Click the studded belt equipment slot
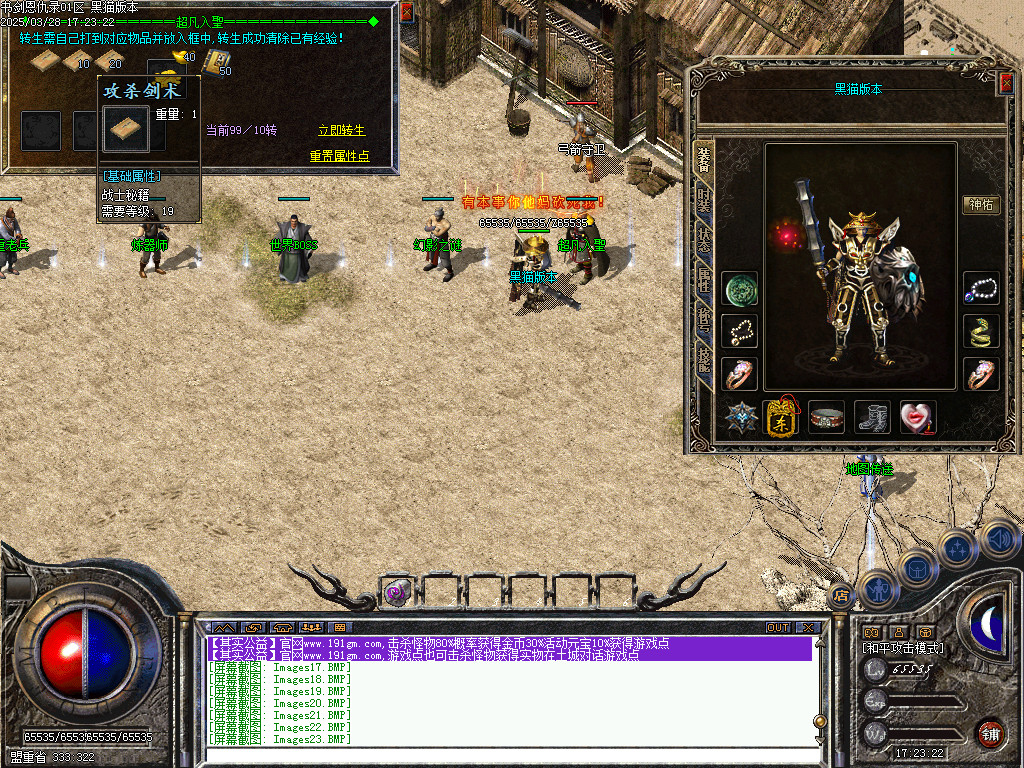1024x768 pixels. [827, 418]
